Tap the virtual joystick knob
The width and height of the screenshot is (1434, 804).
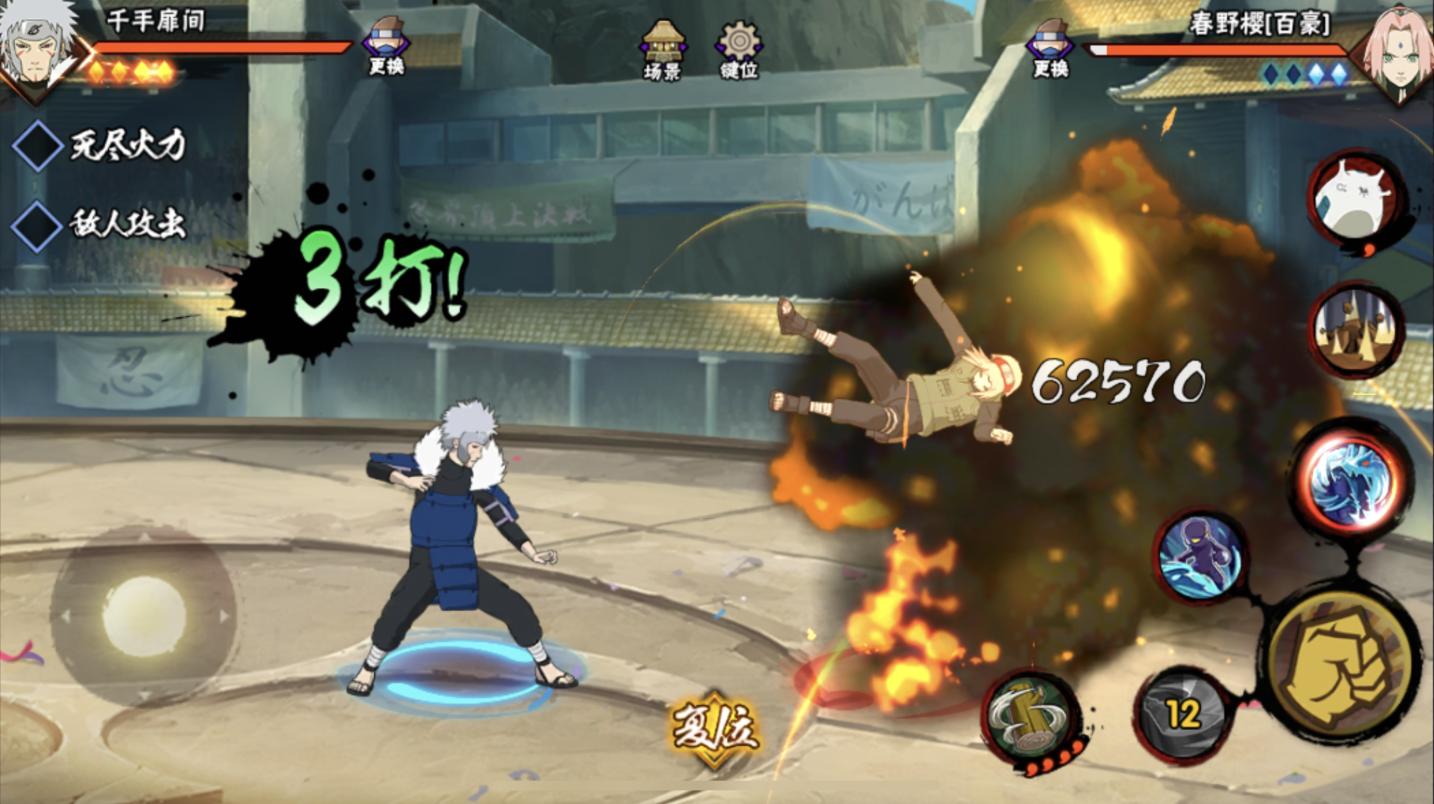pyautogui.click(x=144, y=616)
